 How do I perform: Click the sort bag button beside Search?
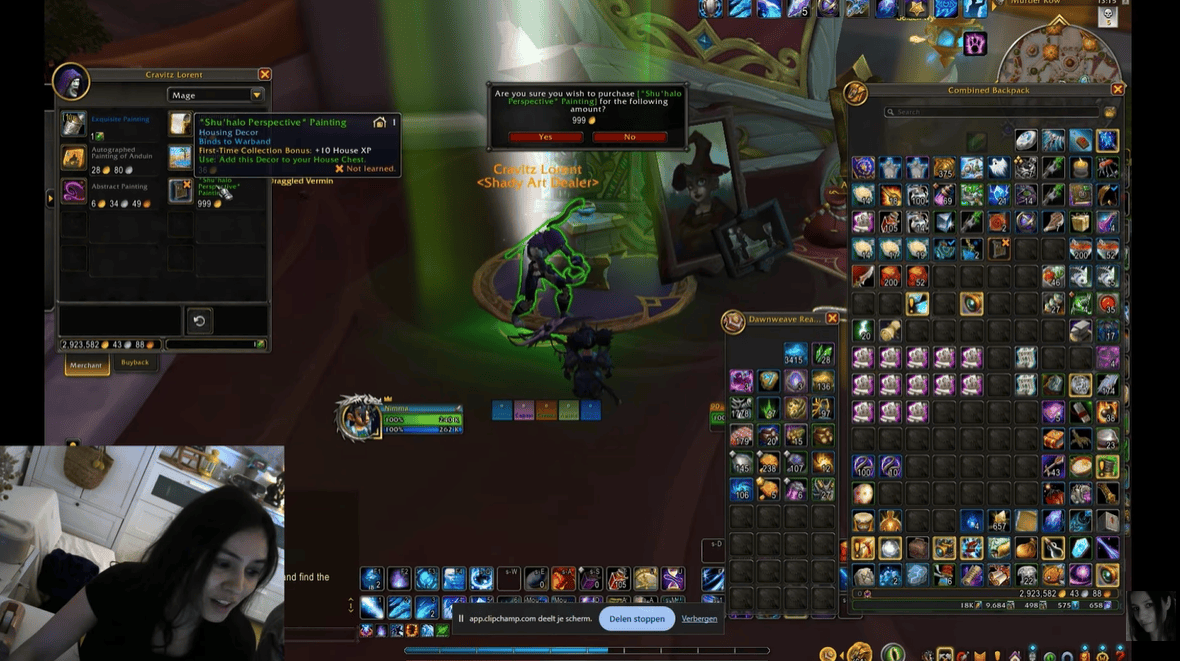point(1109,112)
